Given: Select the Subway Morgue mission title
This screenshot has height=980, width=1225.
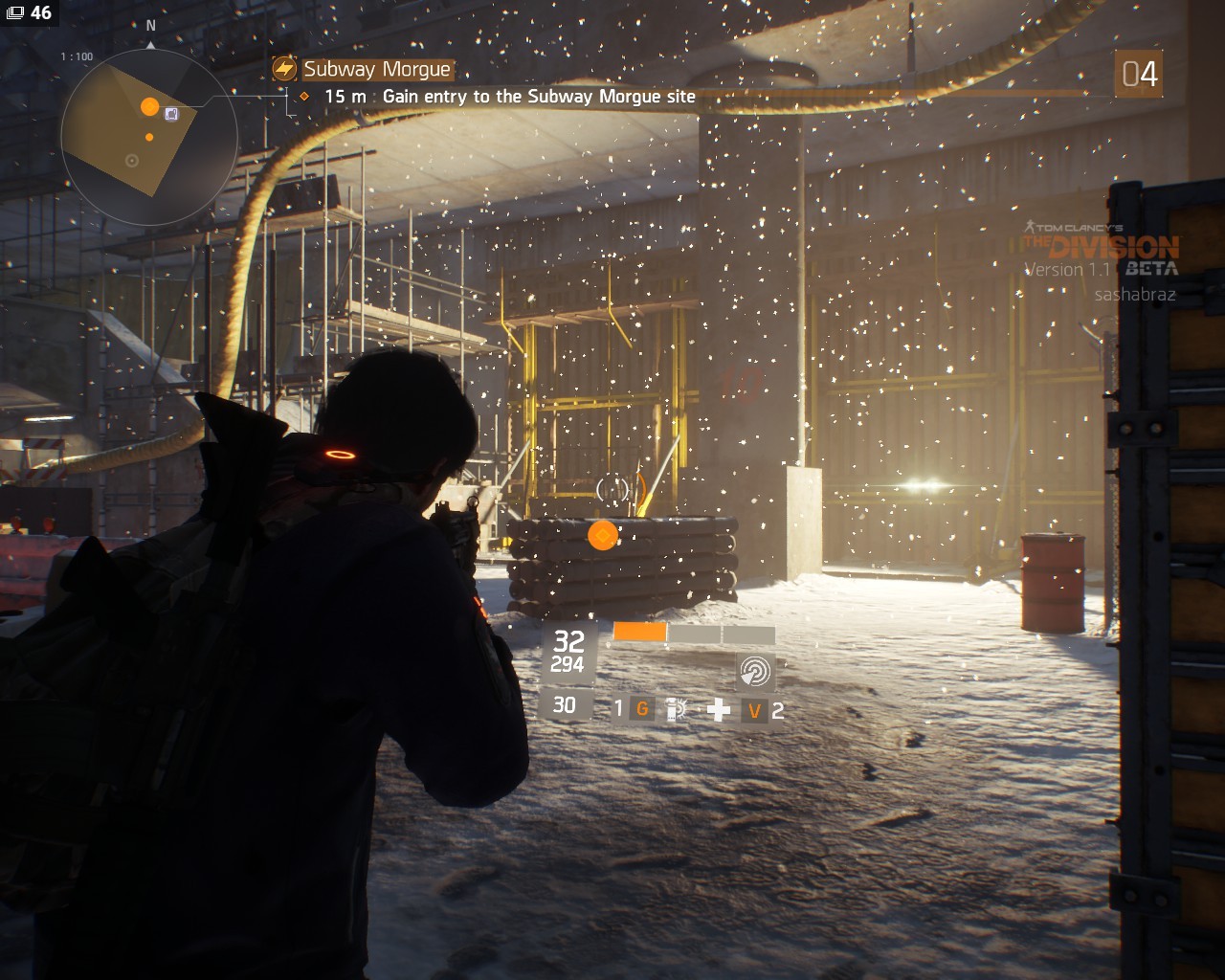Looking at the screenshot, I should point(377,69).
